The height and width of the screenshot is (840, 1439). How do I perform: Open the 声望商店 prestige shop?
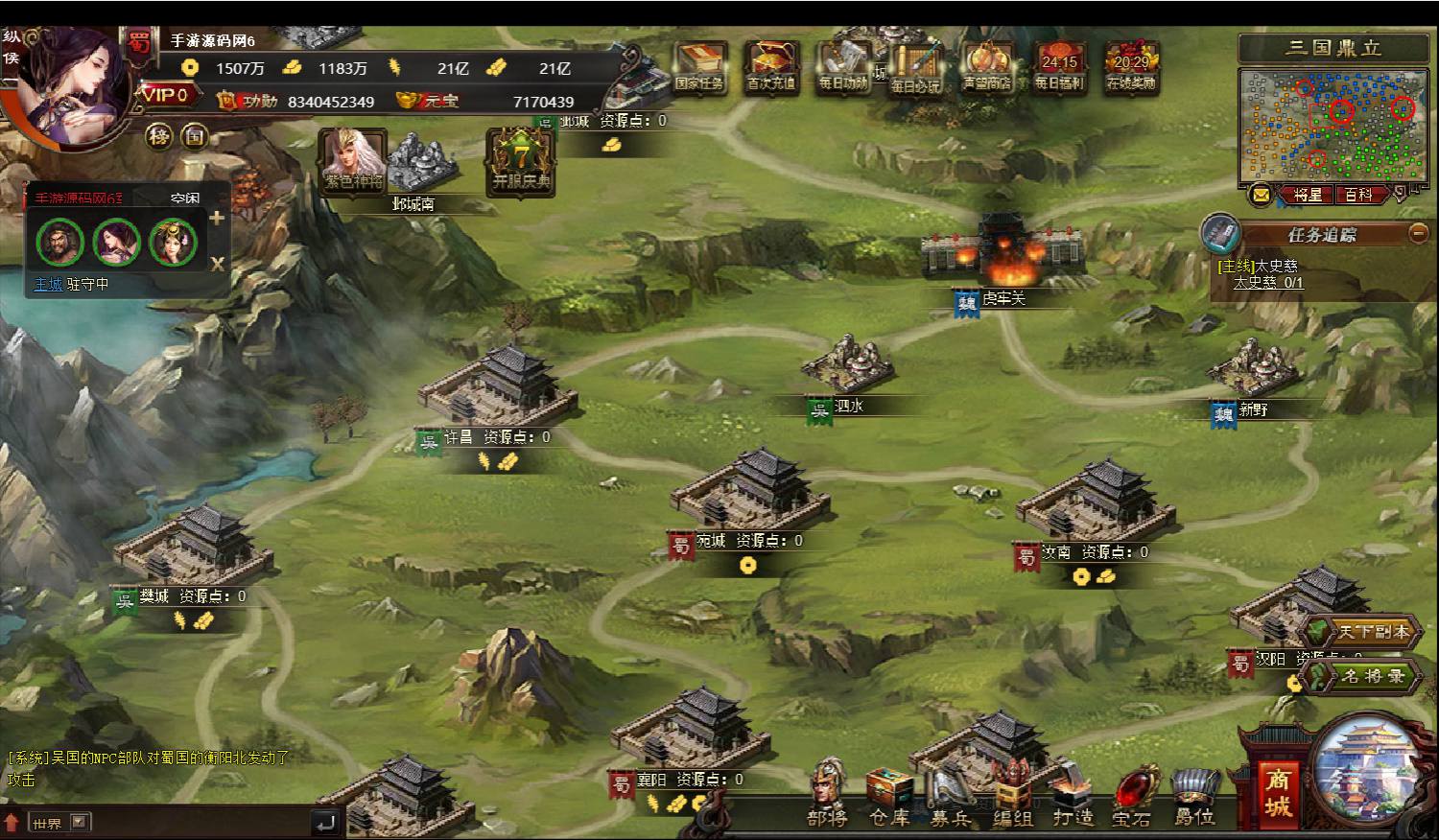point(986,65)
